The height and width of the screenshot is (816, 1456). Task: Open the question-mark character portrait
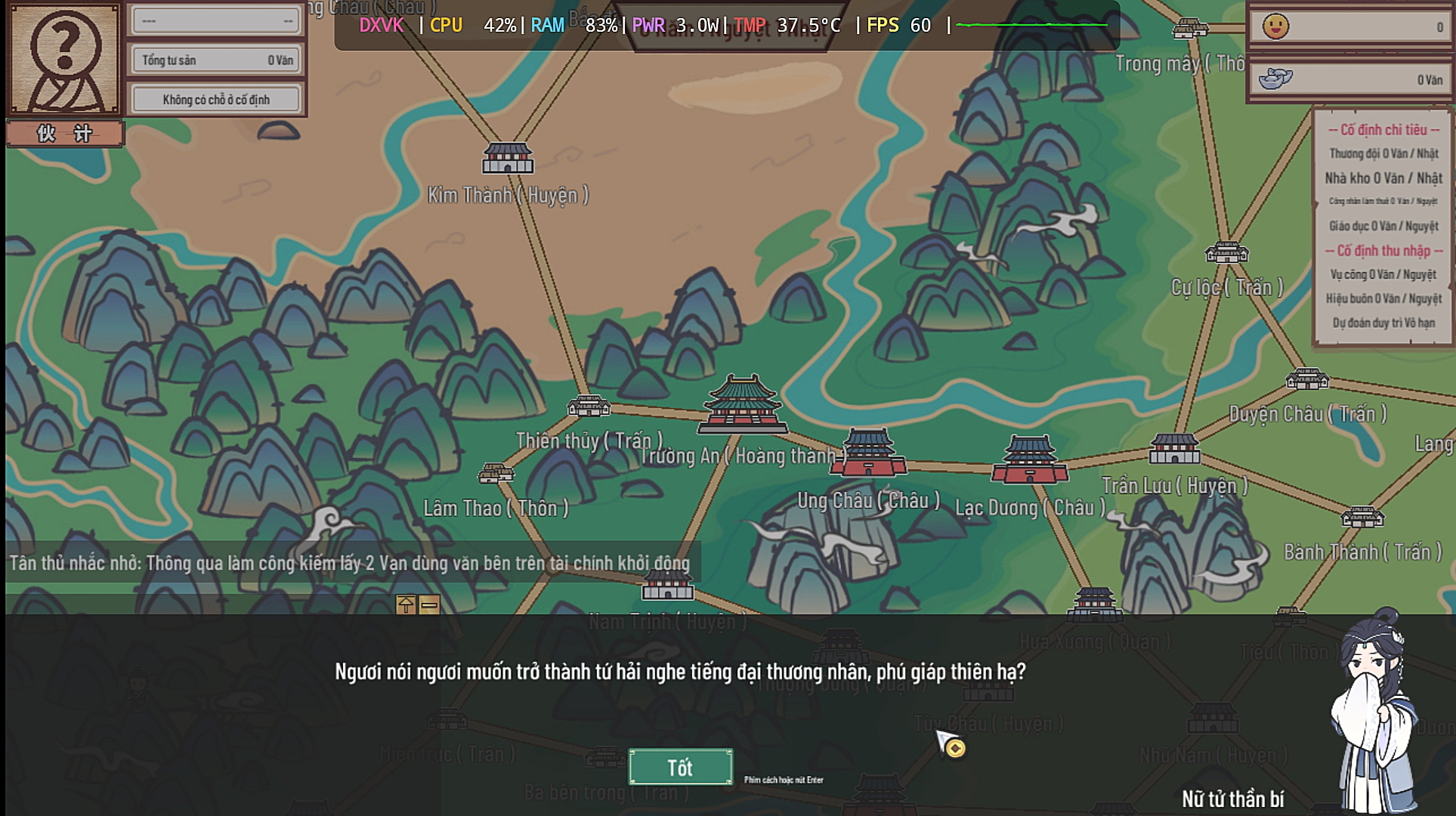pyautogui.click(x=63, y=60)
